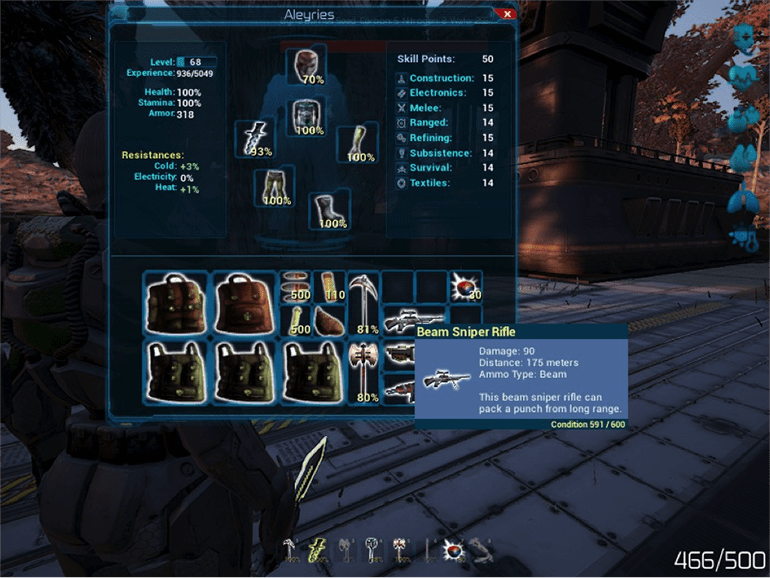Select the Electronics skill row
770x578 pixels.
437,93
